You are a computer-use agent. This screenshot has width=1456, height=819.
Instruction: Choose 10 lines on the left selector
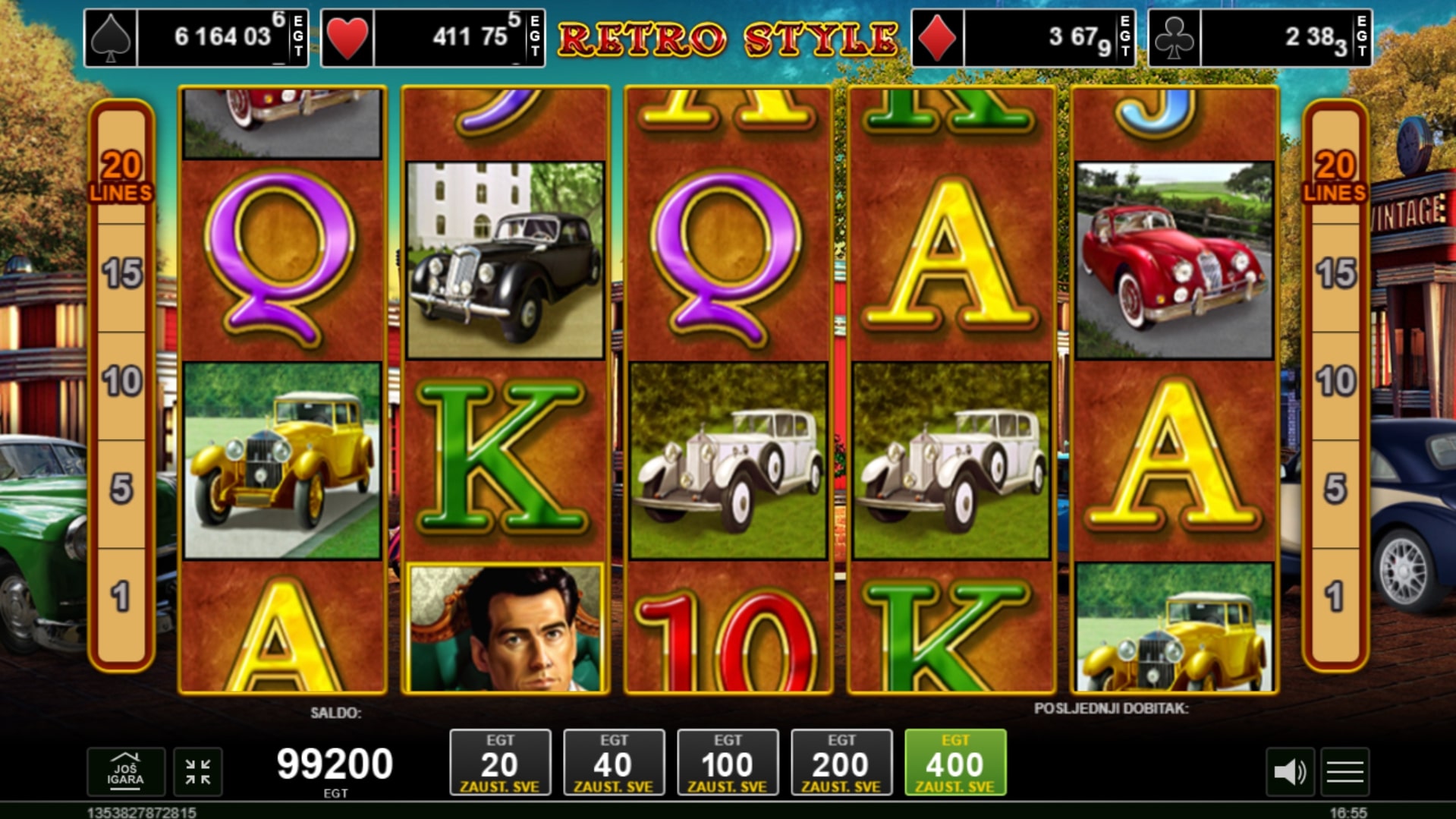coord(121,382)
